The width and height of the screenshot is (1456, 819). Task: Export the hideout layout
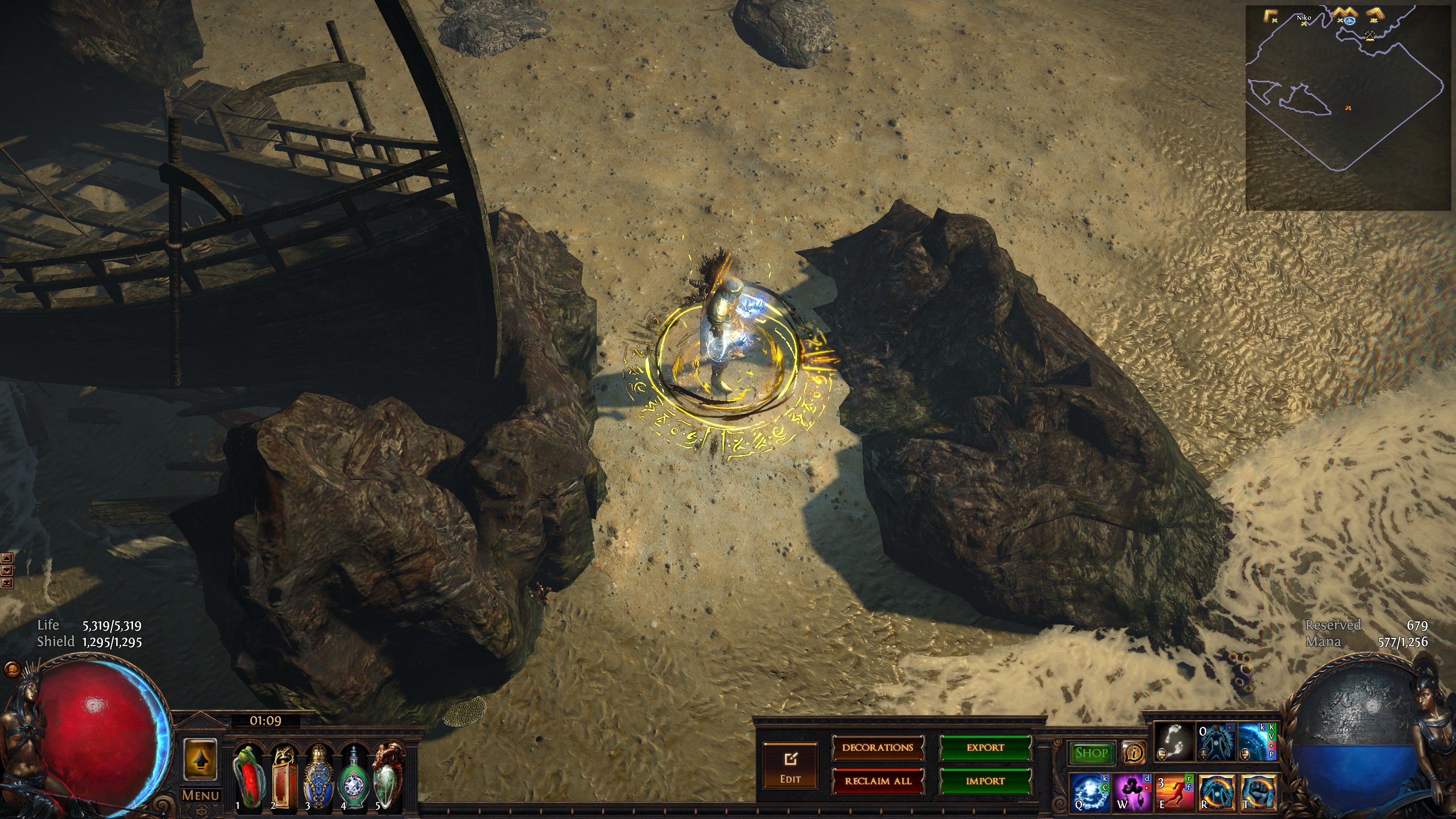tap(985, 748)
